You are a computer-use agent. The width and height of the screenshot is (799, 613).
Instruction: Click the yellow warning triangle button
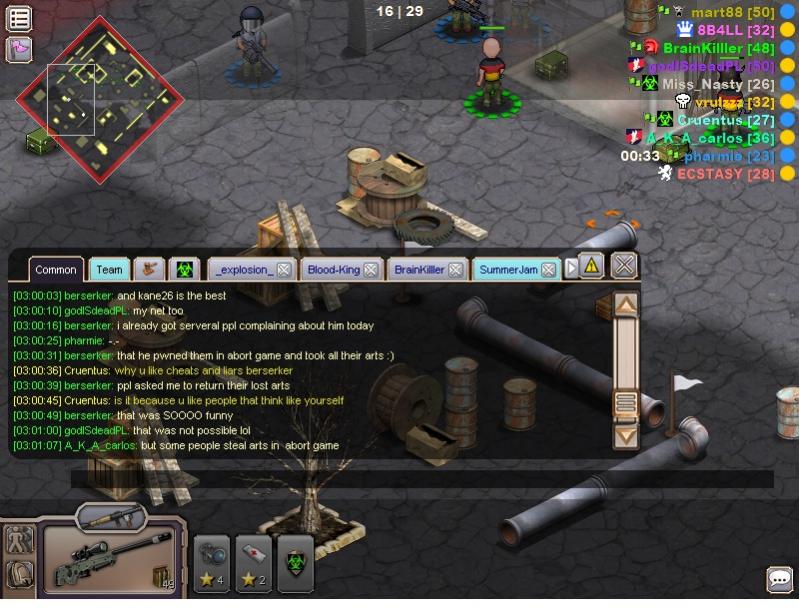coord(591,266)
